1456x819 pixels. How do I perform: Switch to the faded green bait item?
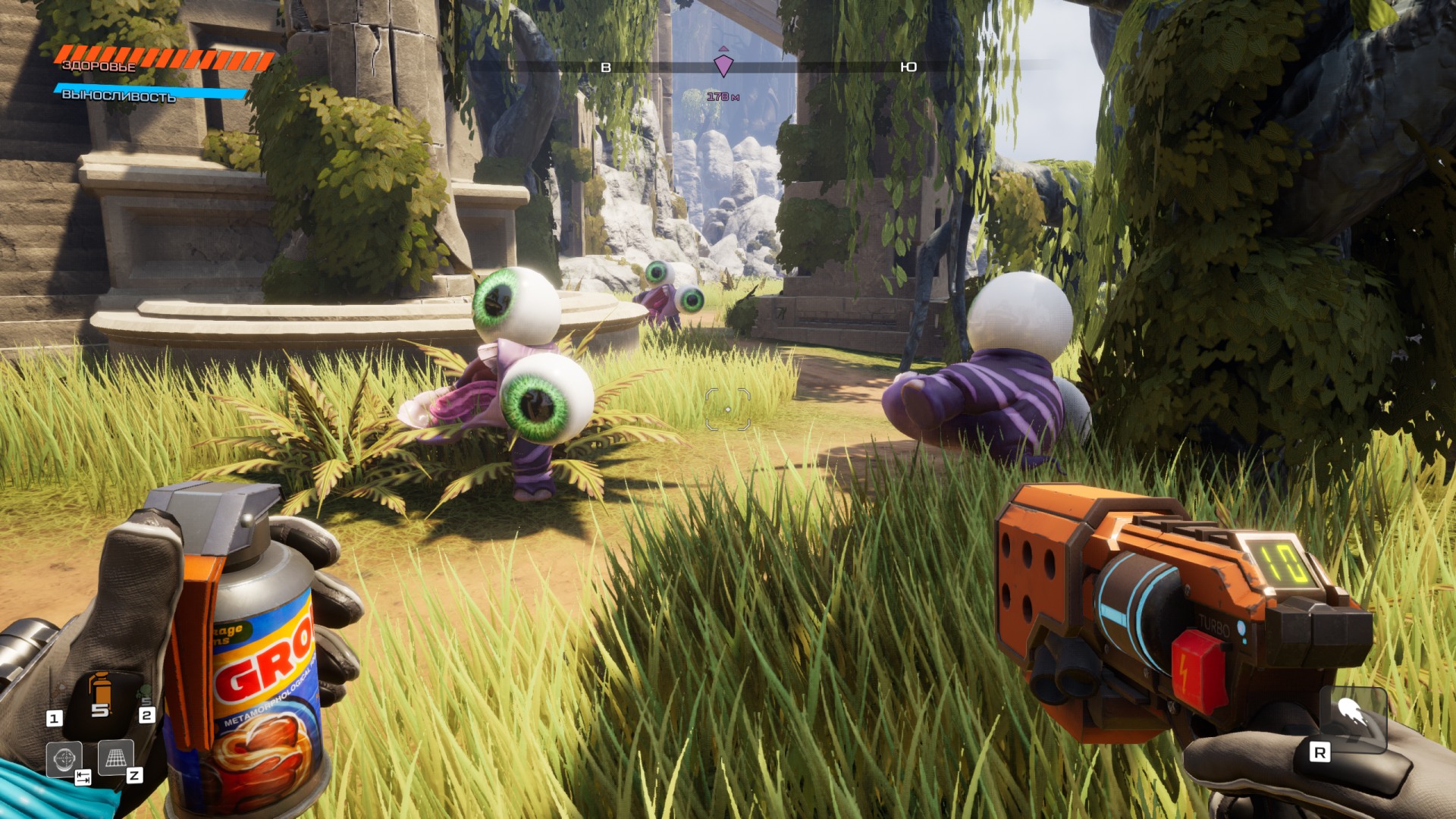[144, 692]
